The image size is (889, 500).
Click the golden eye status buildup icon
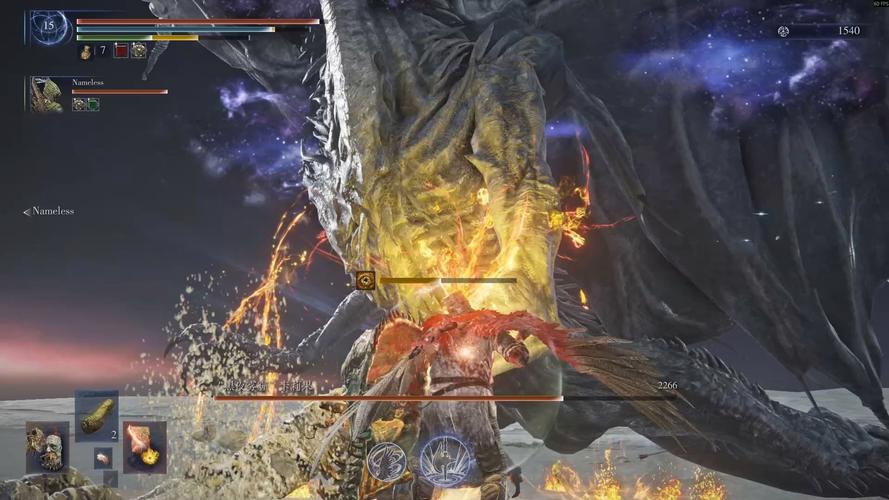pyautogui.click(x=365, y=280)
